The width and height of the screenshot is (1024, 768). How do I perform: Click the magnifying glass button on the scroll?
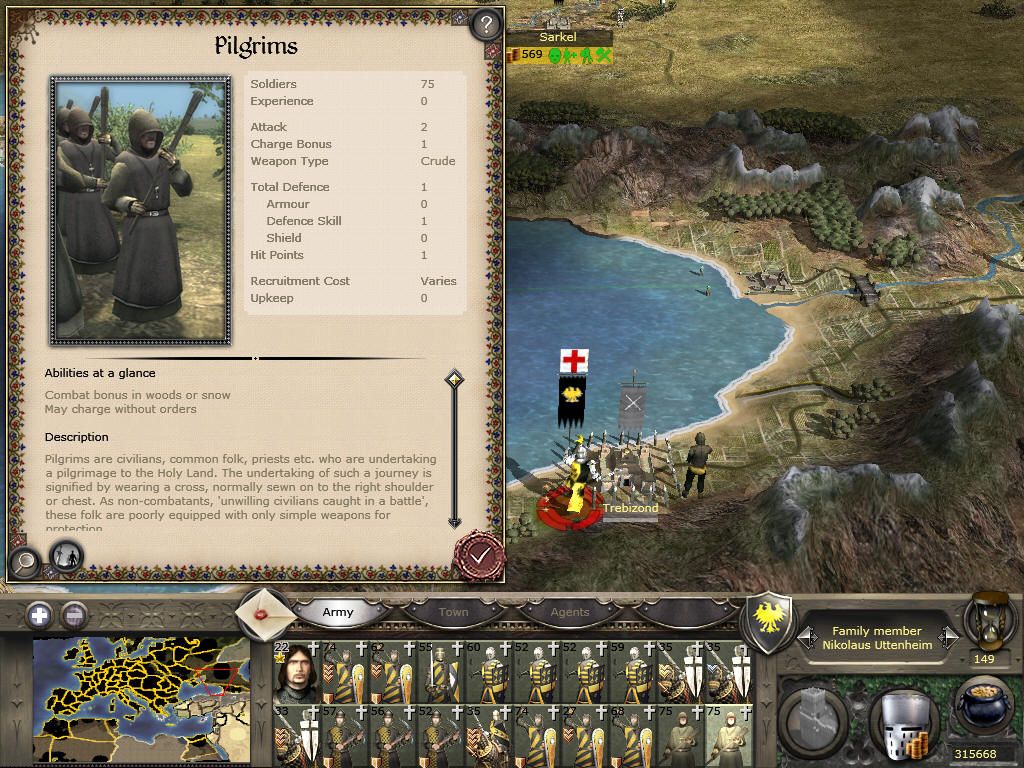(24, 562)
